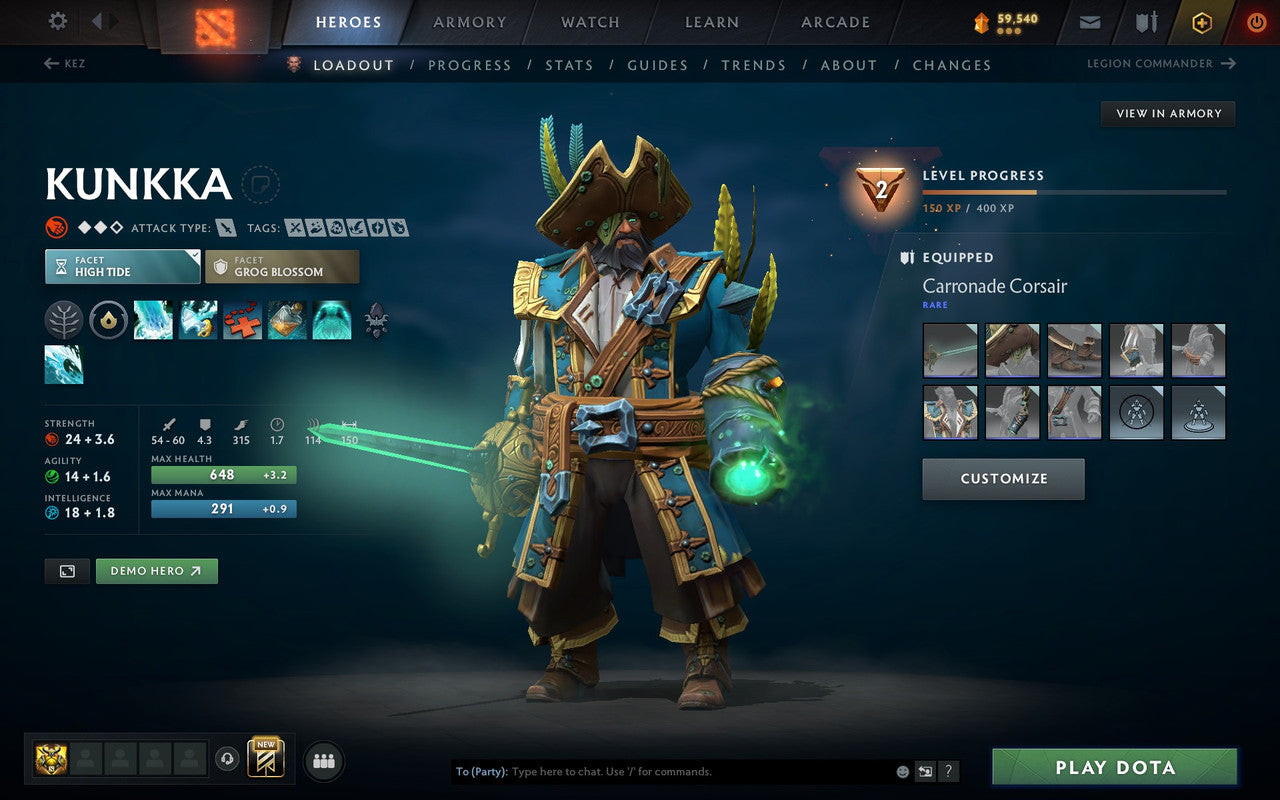
Task: Switch to the Stats tab
Action: coord(569,65)
